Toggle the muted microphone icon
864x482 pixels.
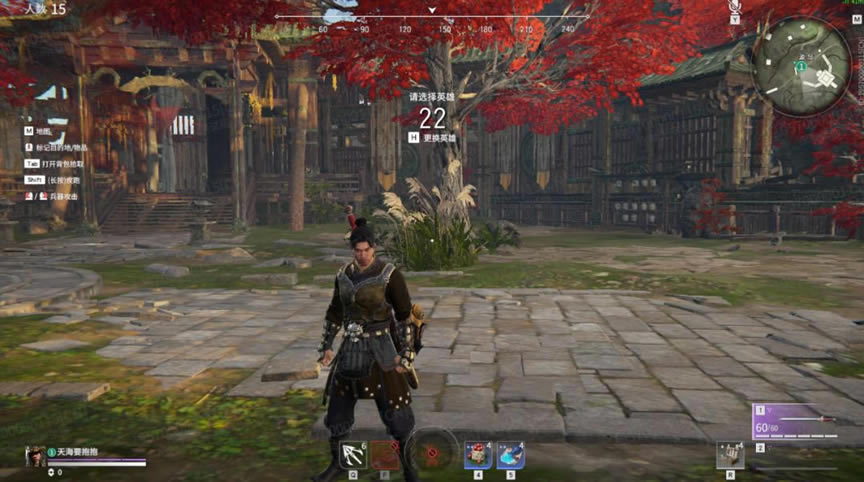735,8
